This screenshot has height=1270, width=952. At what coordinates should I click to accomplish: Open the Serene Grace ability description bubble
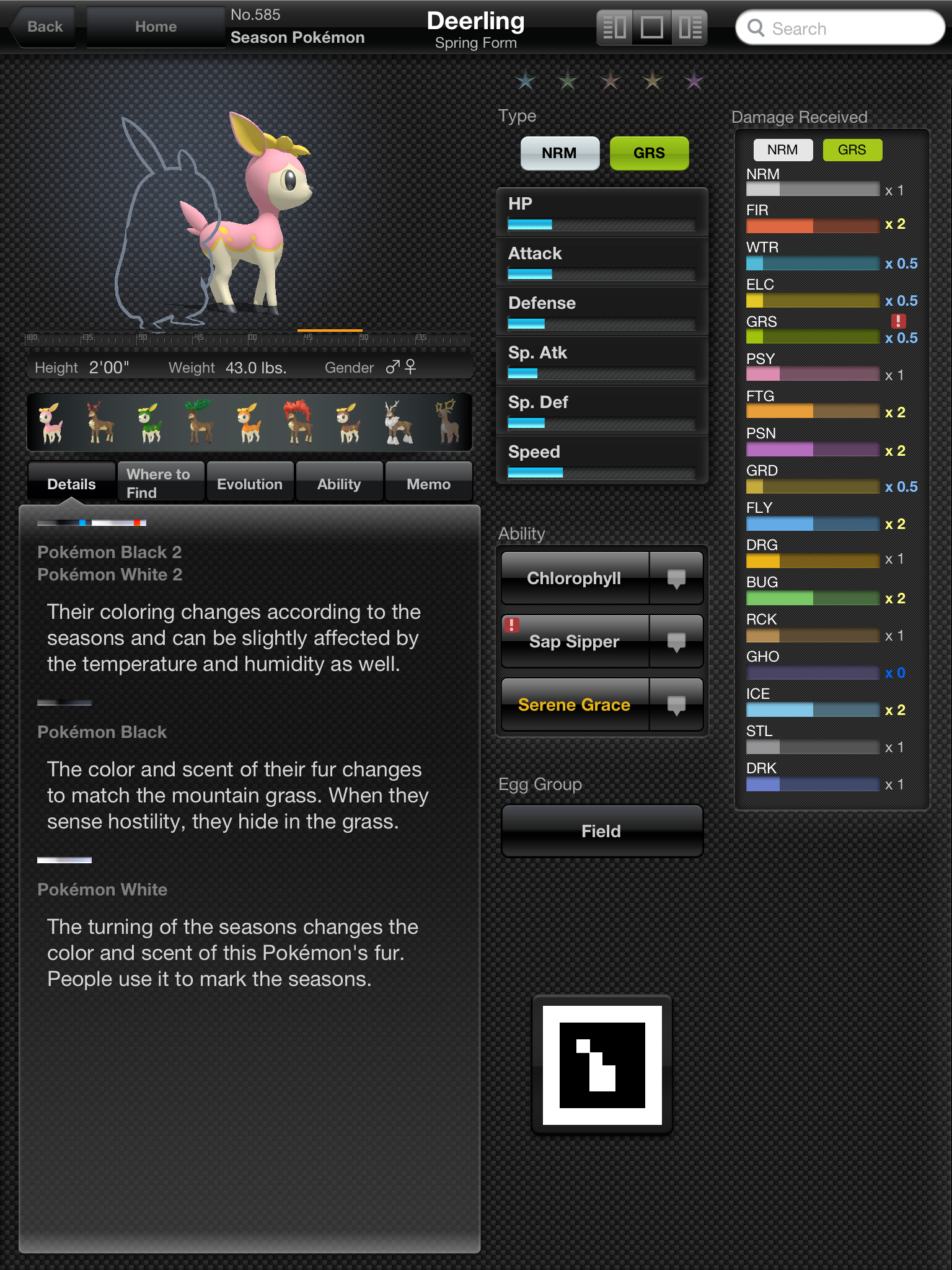(676, 704)
